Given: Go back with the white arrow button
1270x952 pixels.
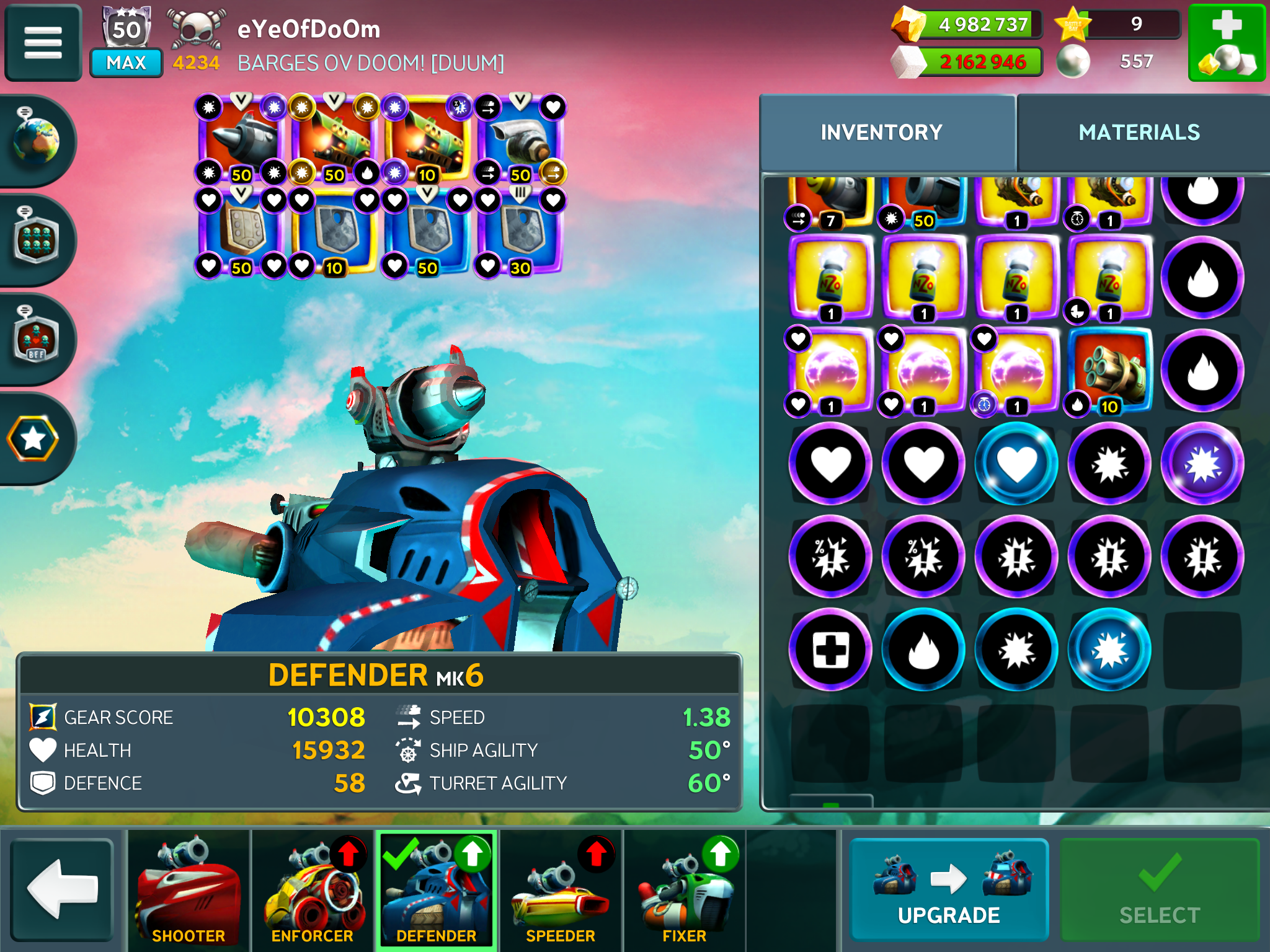Looking at the screenshot, I should click(x=61, y=889).
